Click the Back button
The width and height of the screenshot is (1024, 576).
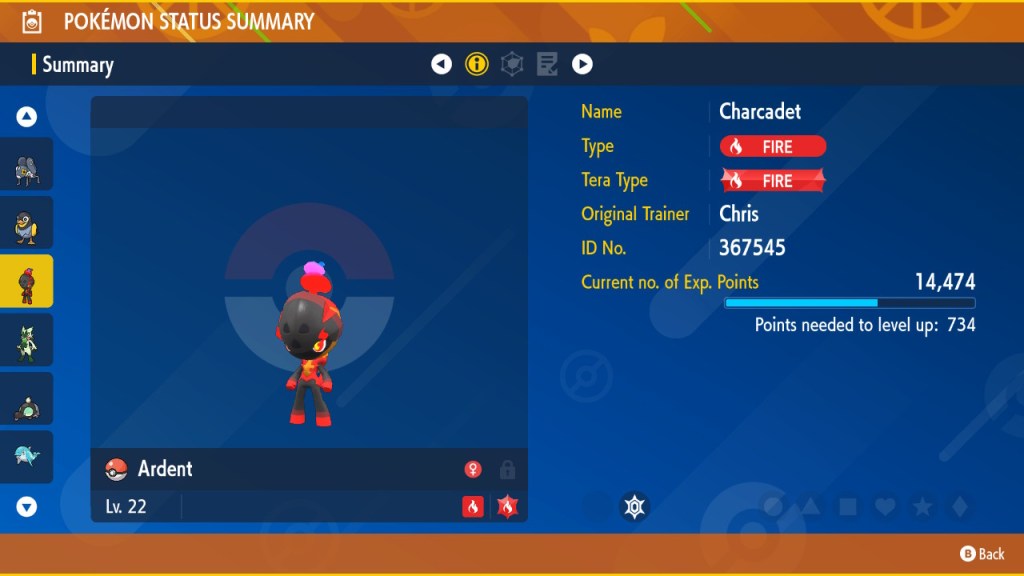pyautogui.click(x=982, y=553)
